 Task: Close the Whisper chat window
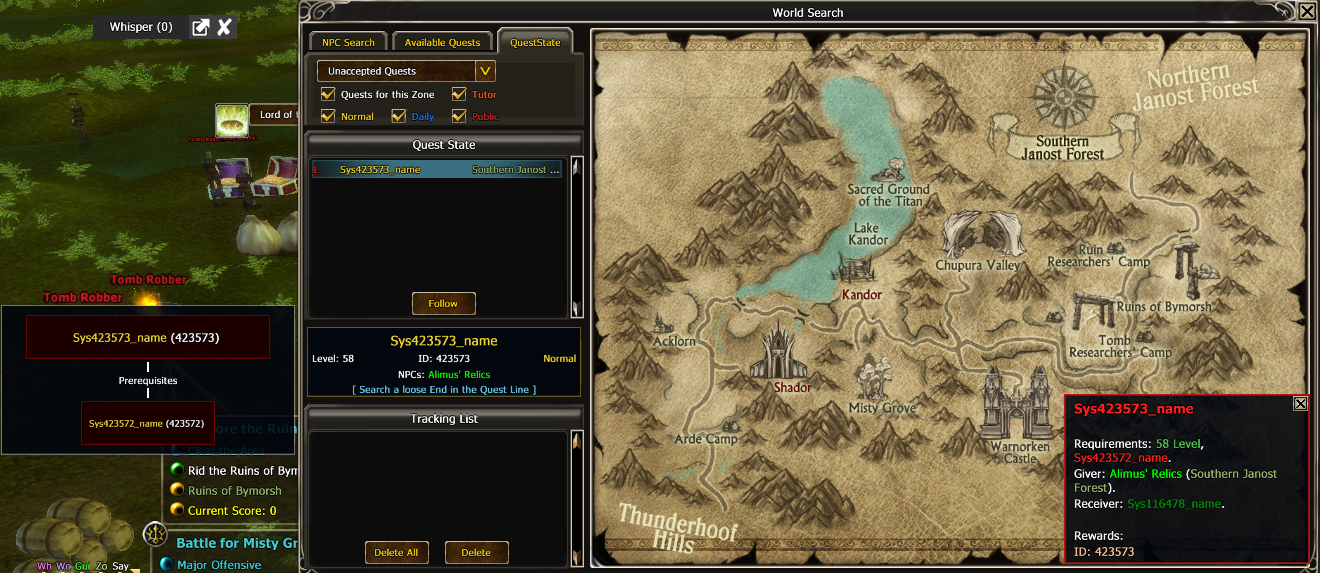pyautogui.click(x=225, y=27)
